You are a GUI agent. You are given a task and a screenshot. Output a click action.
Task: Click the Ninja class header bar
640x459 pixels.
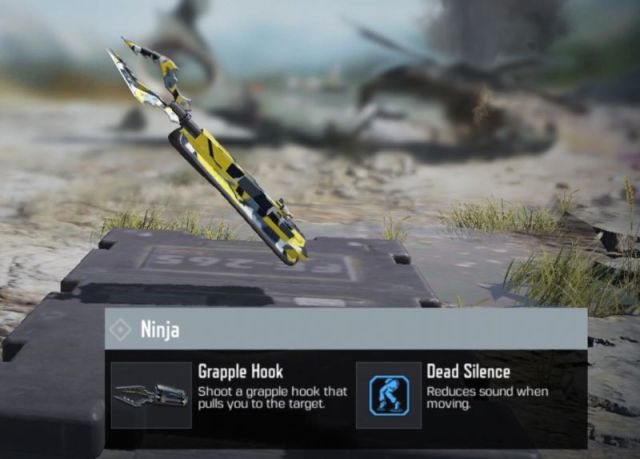[345, 329]
